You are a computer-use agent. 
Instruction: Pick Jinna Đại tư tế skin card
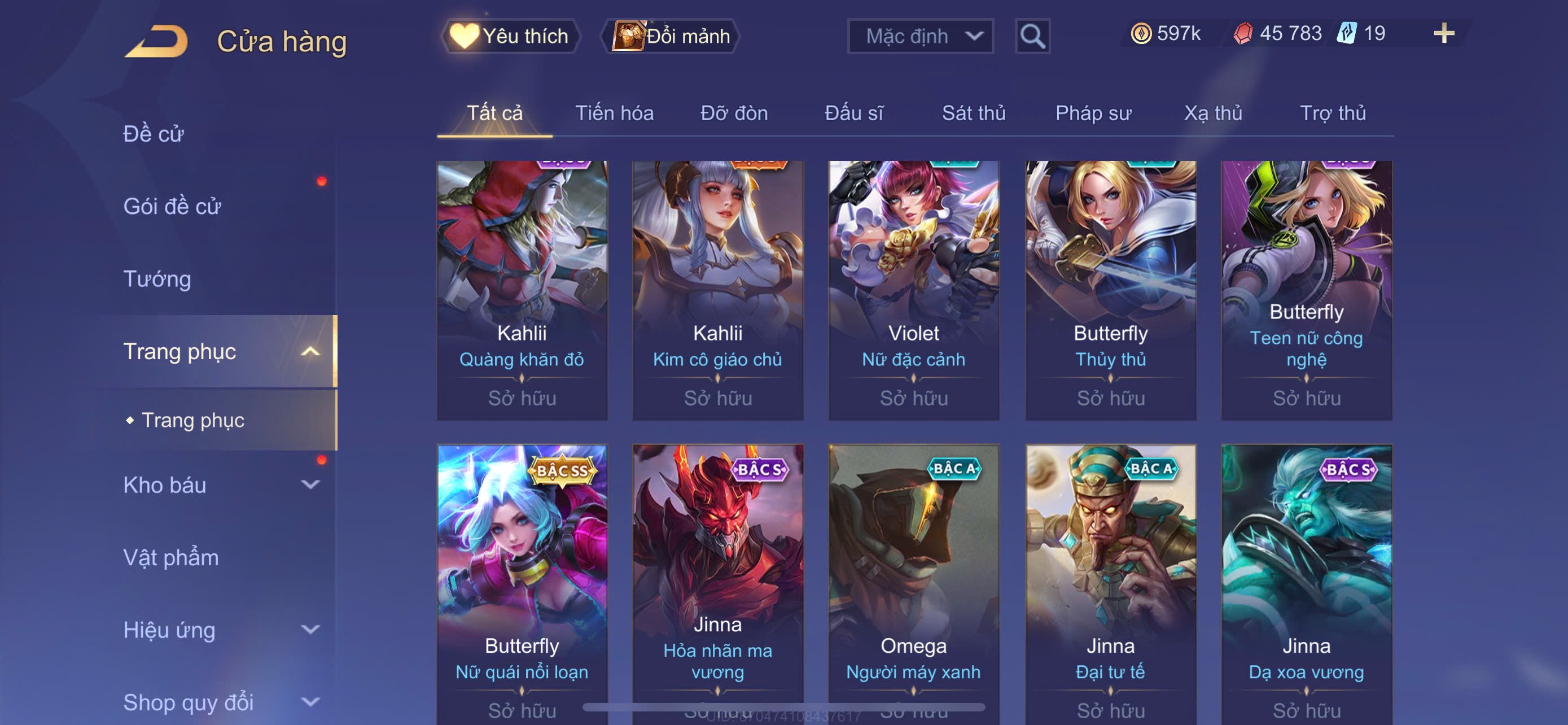pyautogui.click(x=1110, y=578)
